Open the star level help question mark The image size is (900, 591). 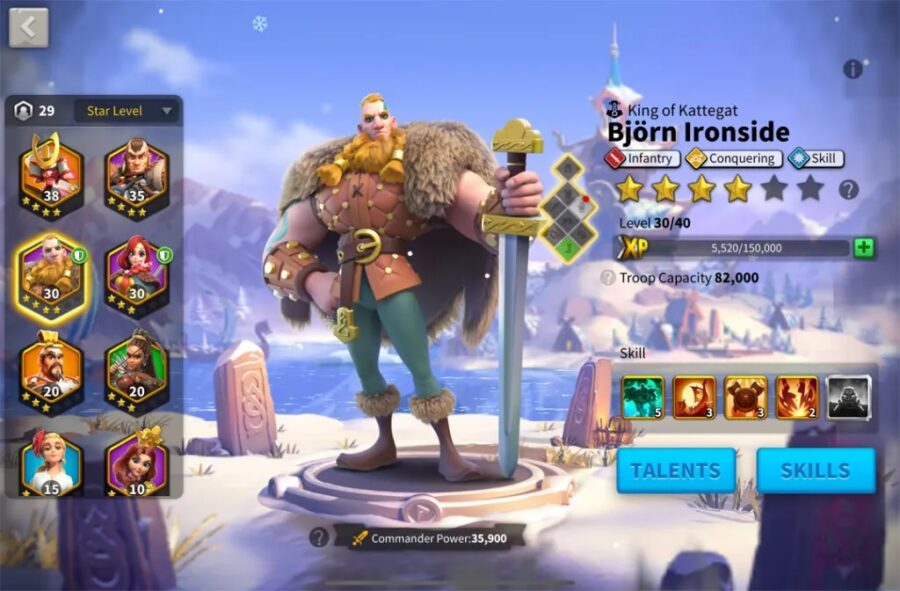(x=849, y=189)
